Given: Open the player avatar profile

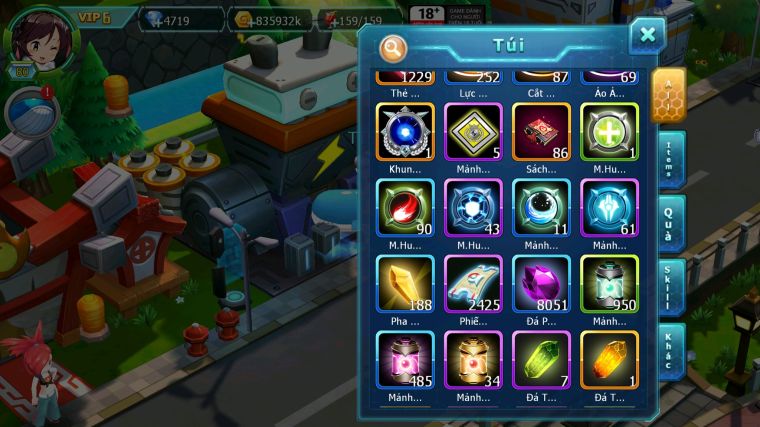Looking at the screenshot, I should click(38, 38).
